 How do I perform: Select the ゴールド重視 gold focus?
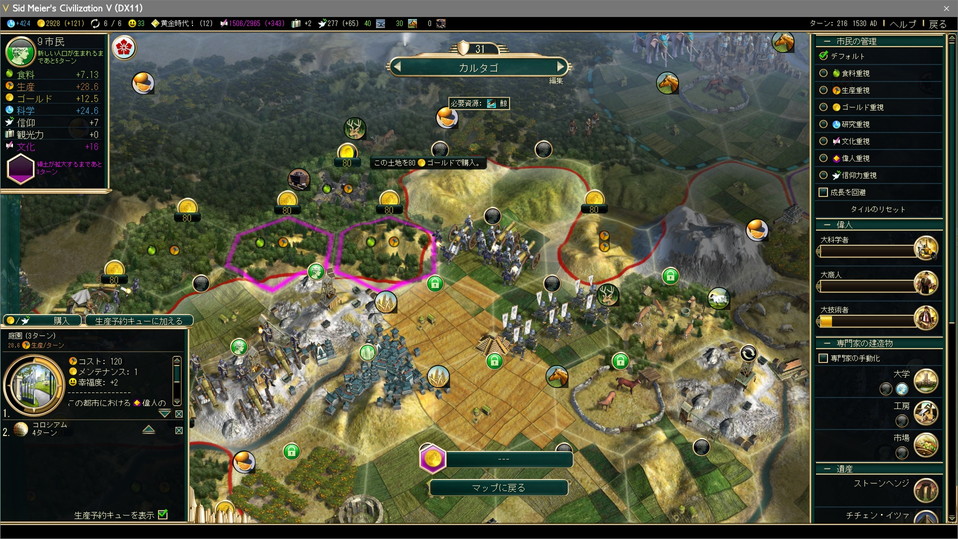point(823,106)
